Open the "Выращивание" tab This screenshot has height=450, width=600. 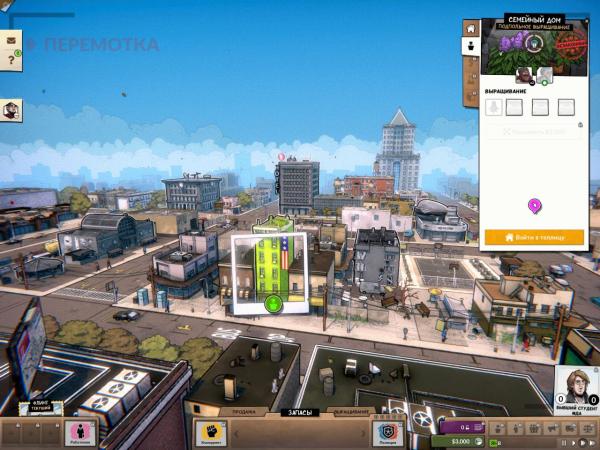point(350,412)
